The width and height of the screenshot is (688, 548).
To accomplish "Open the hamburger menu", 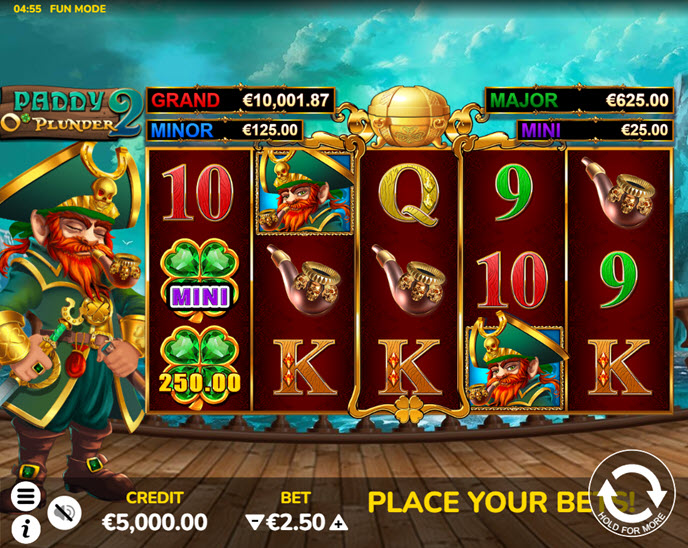I will pyautogui.click(x=26, y=495).
